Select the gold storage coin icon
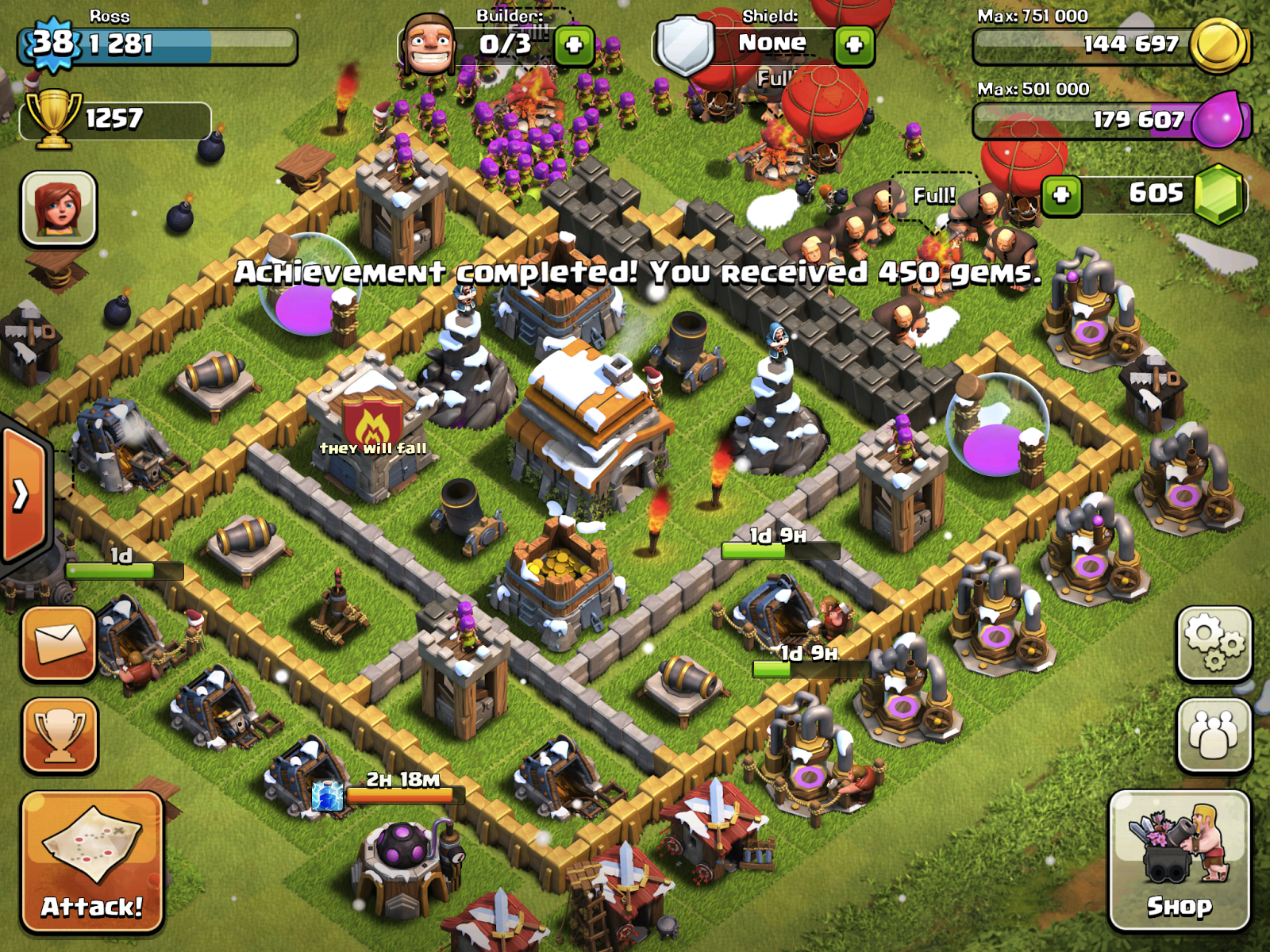1270x952 pixels. [x=1220, y=45]
